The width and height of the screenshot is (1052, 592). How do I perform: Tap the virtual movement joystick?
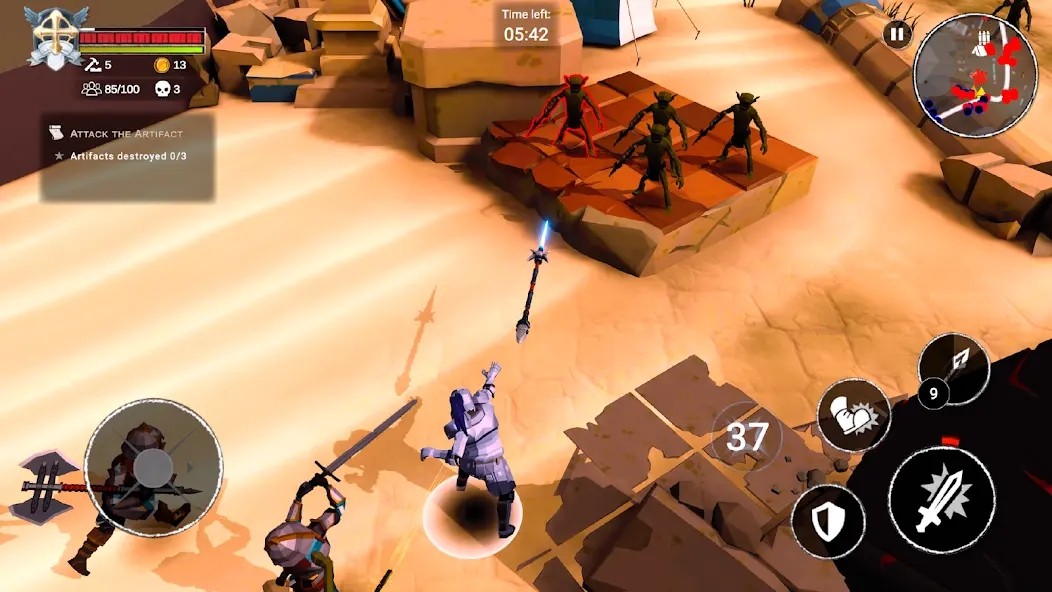tap(153, 467)
